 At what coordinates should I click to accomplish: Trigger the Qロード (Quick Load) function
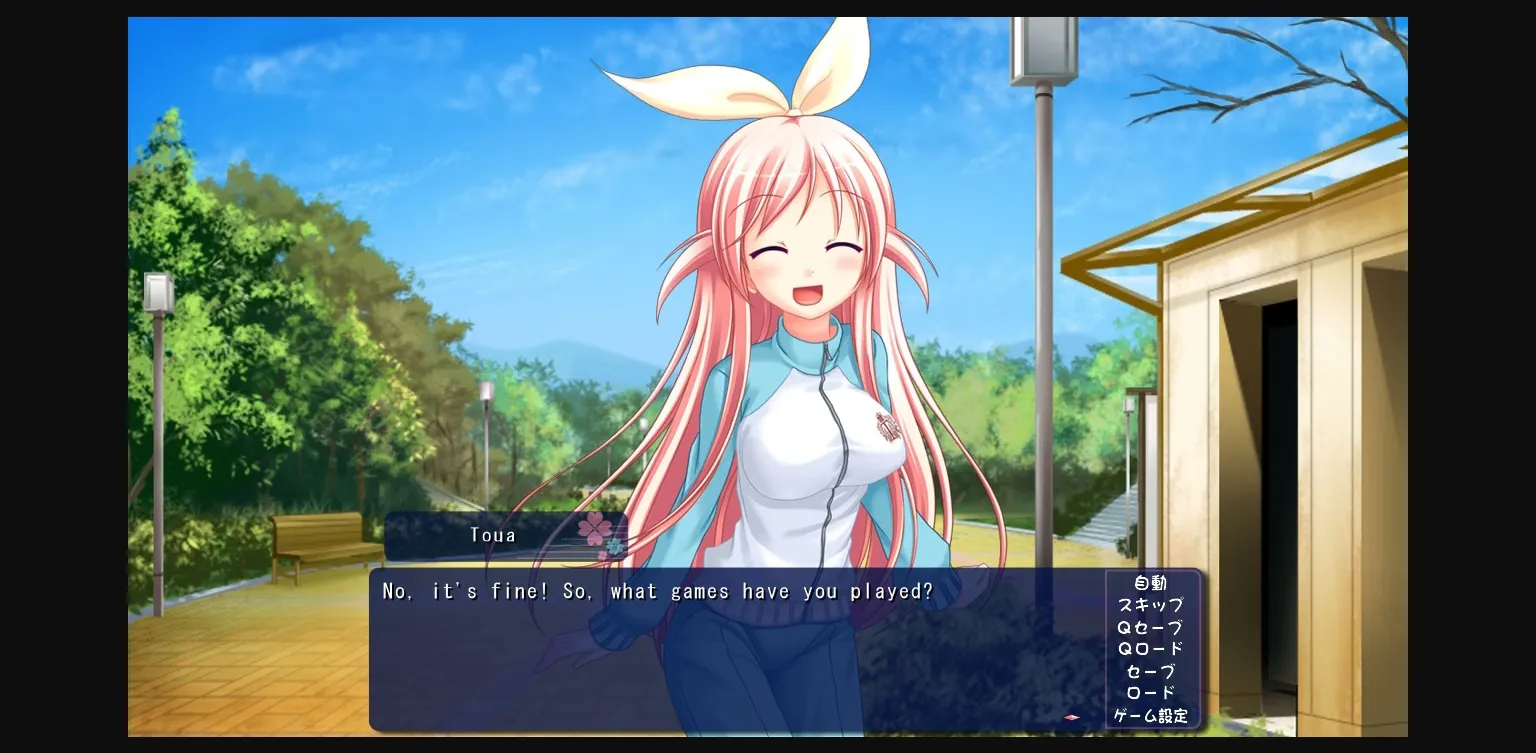pos(1149,649)
